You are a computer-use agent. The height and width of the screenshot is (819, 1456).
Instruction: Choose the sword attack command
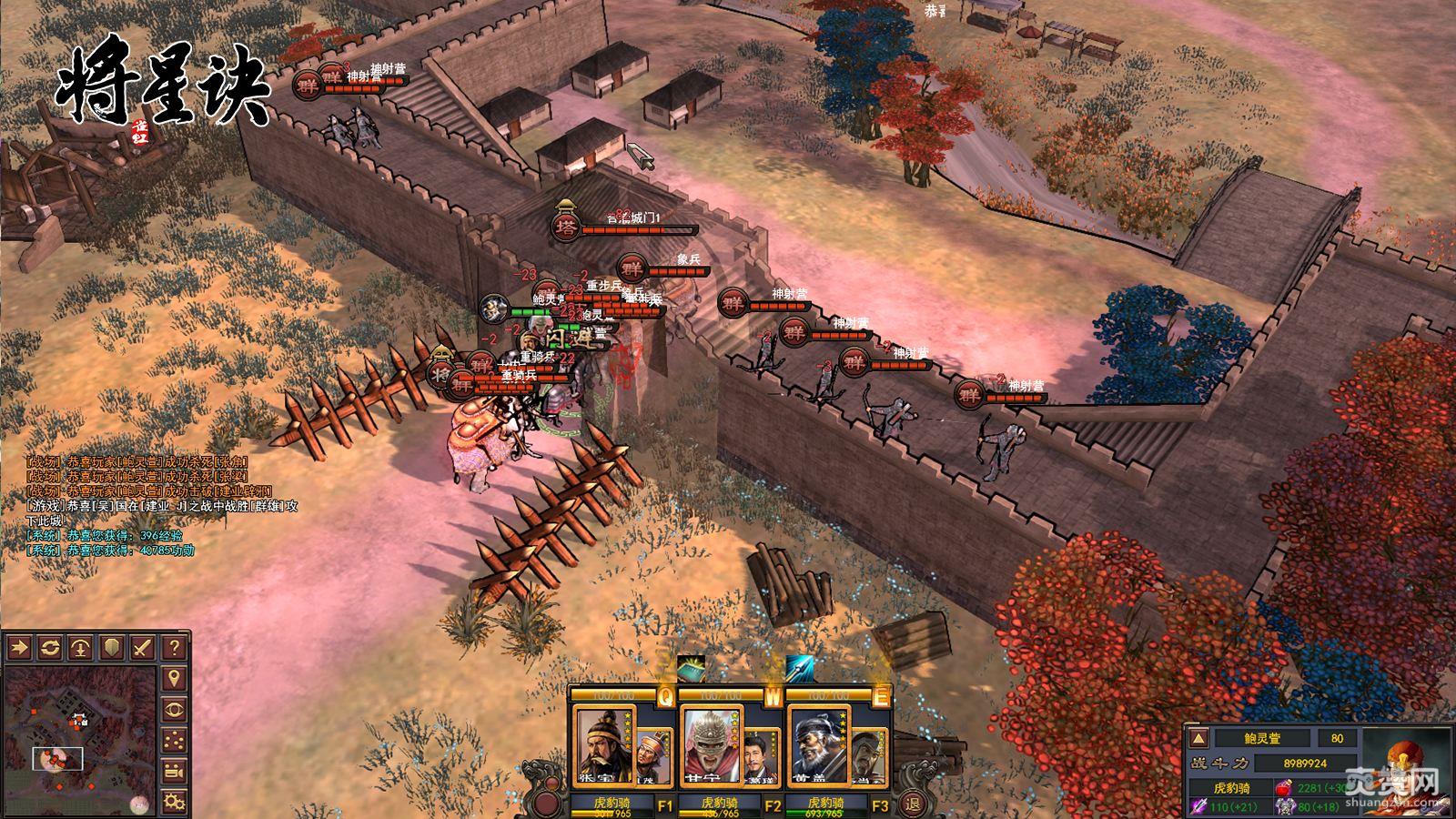(143, 648)
